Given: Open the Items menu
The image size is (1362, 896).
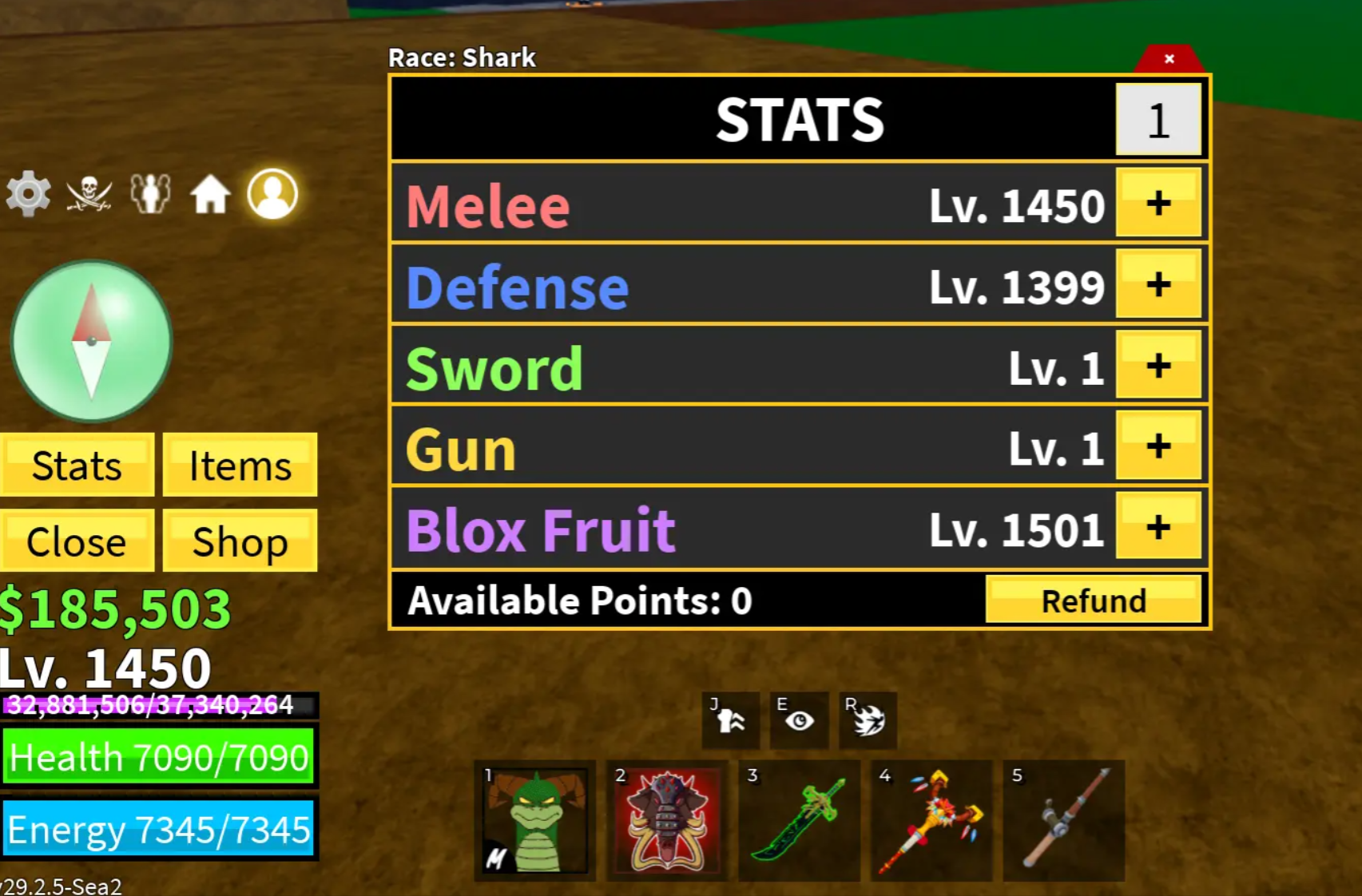Looking at the screenshot, I should [239, 466].
